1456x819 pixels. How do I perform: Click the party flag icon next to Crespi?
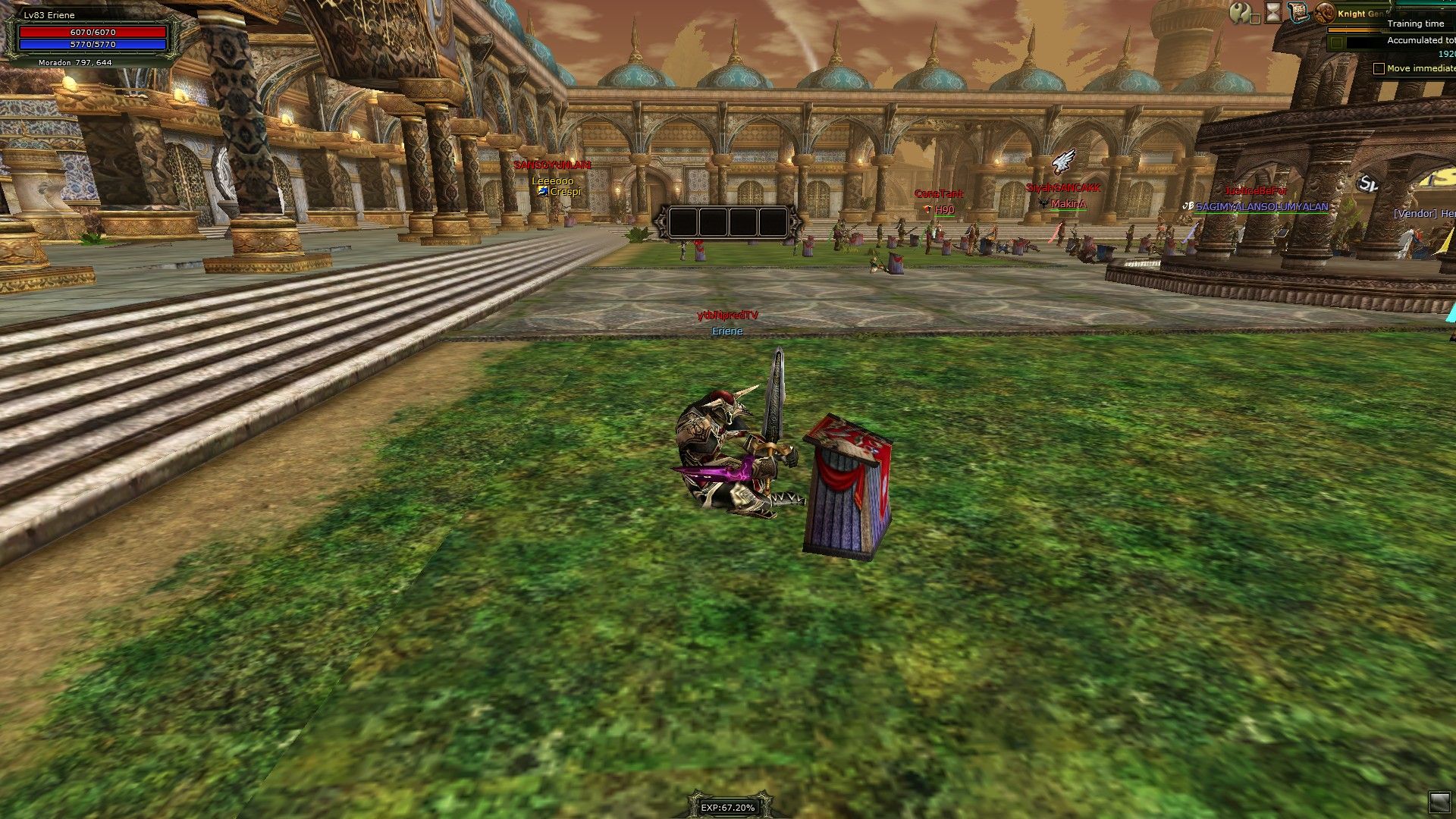tap(543, 191)
